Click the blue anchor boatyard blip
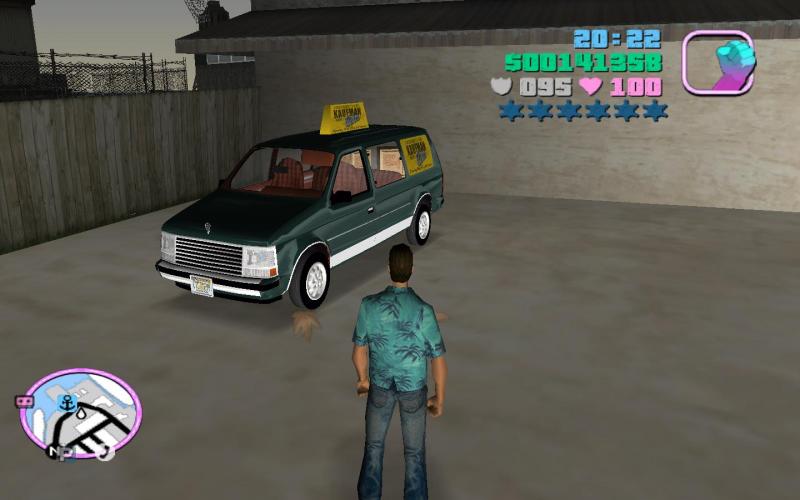 point(67,403)
